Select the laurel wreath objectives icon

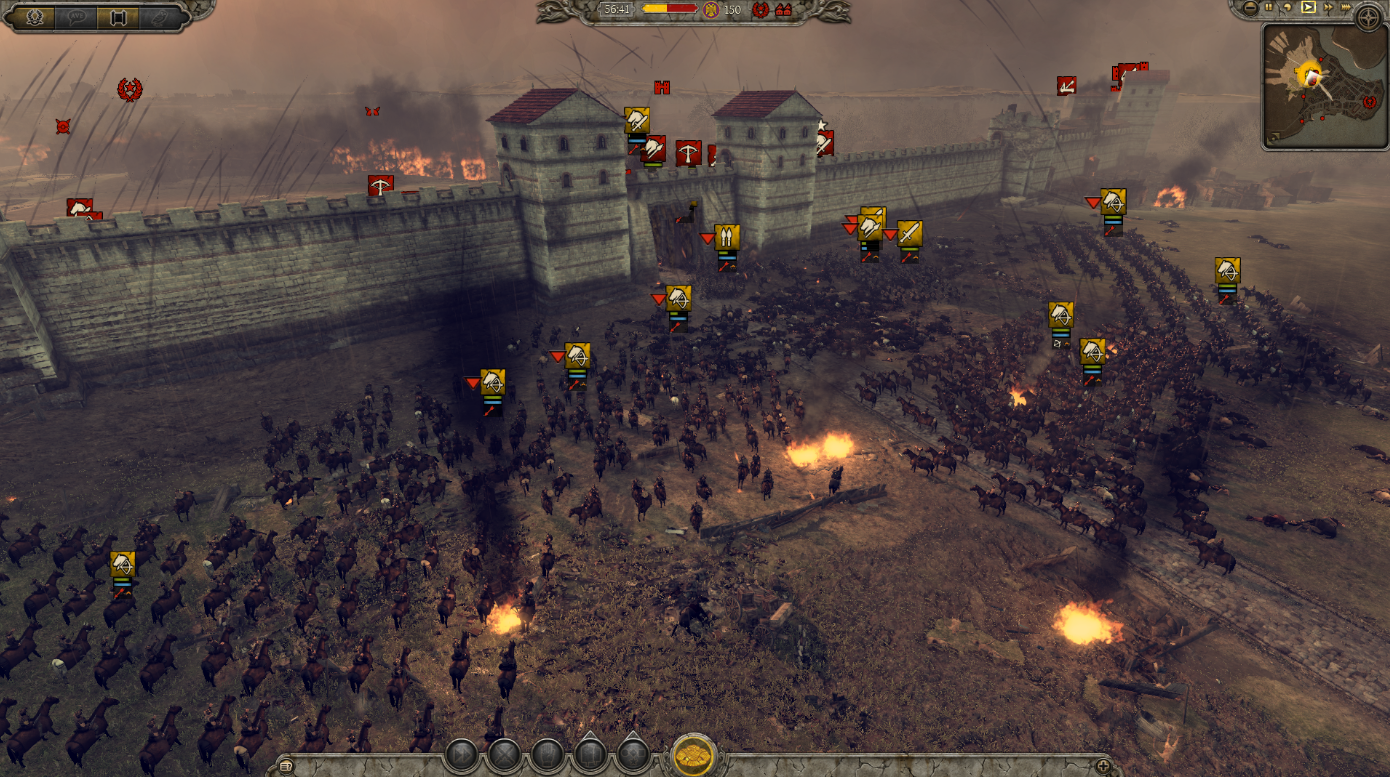click(x=35, y=17)
